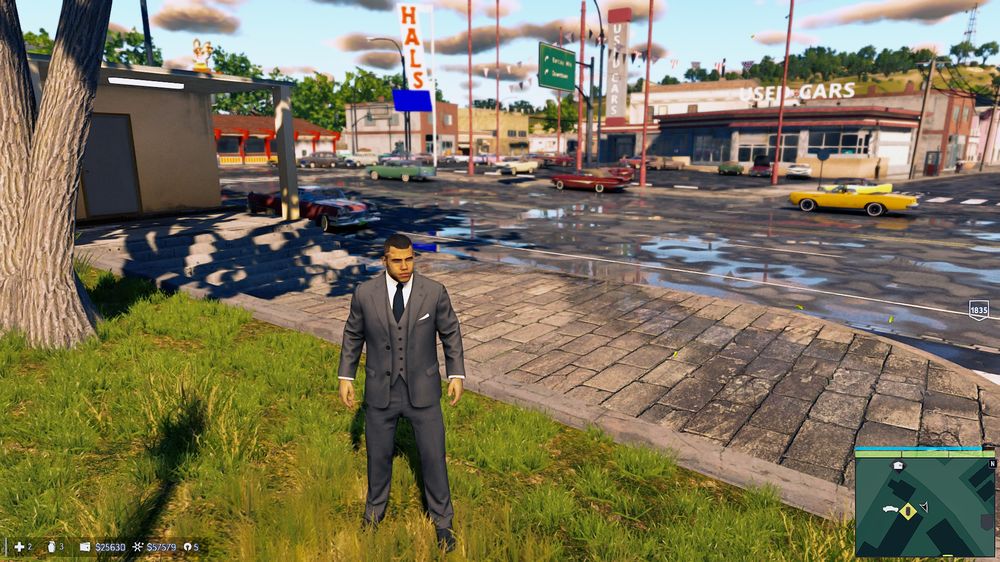
Task: Select the grenade icon in the HUD
Action: pyautogui.click(x=52, y=547)
